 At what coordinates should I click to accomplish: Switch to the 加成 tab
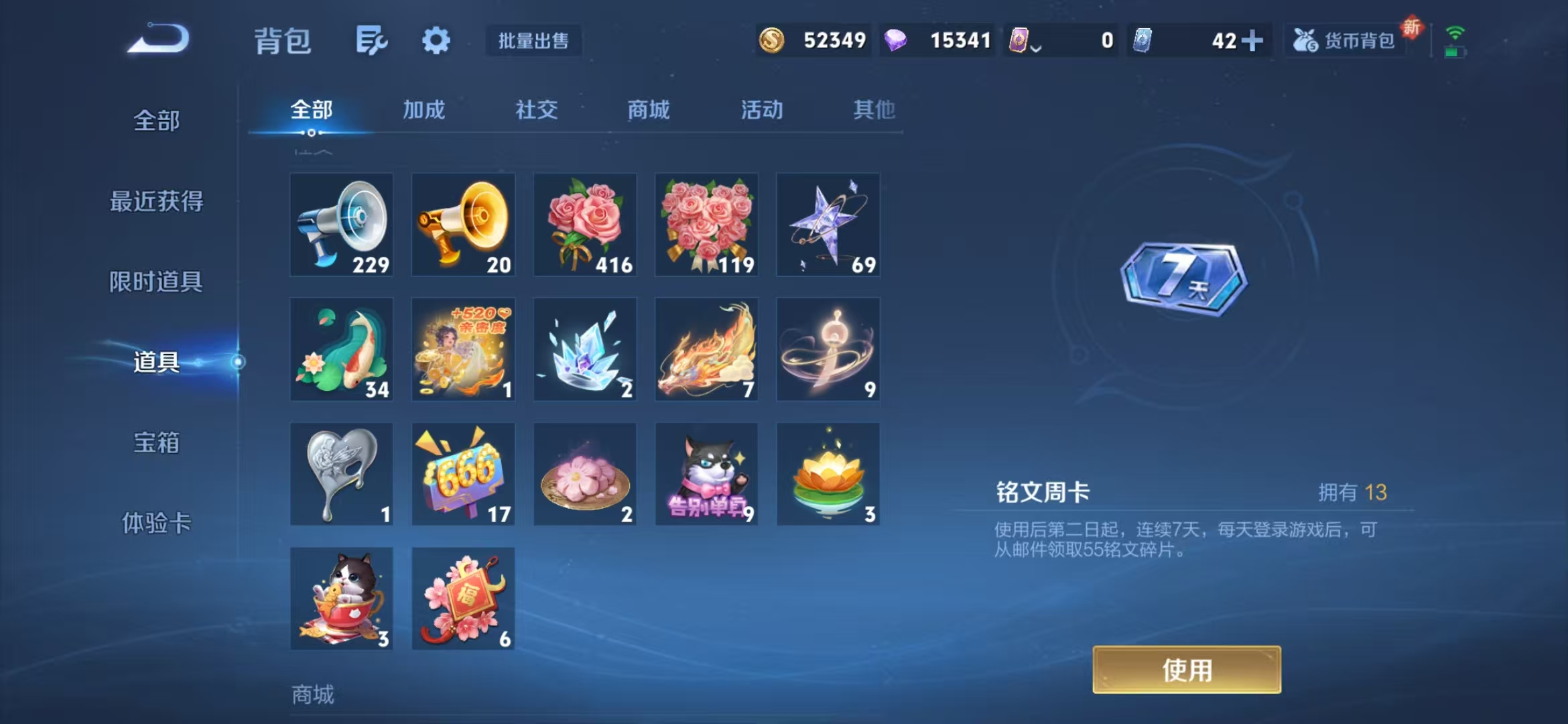pos(424,111)
